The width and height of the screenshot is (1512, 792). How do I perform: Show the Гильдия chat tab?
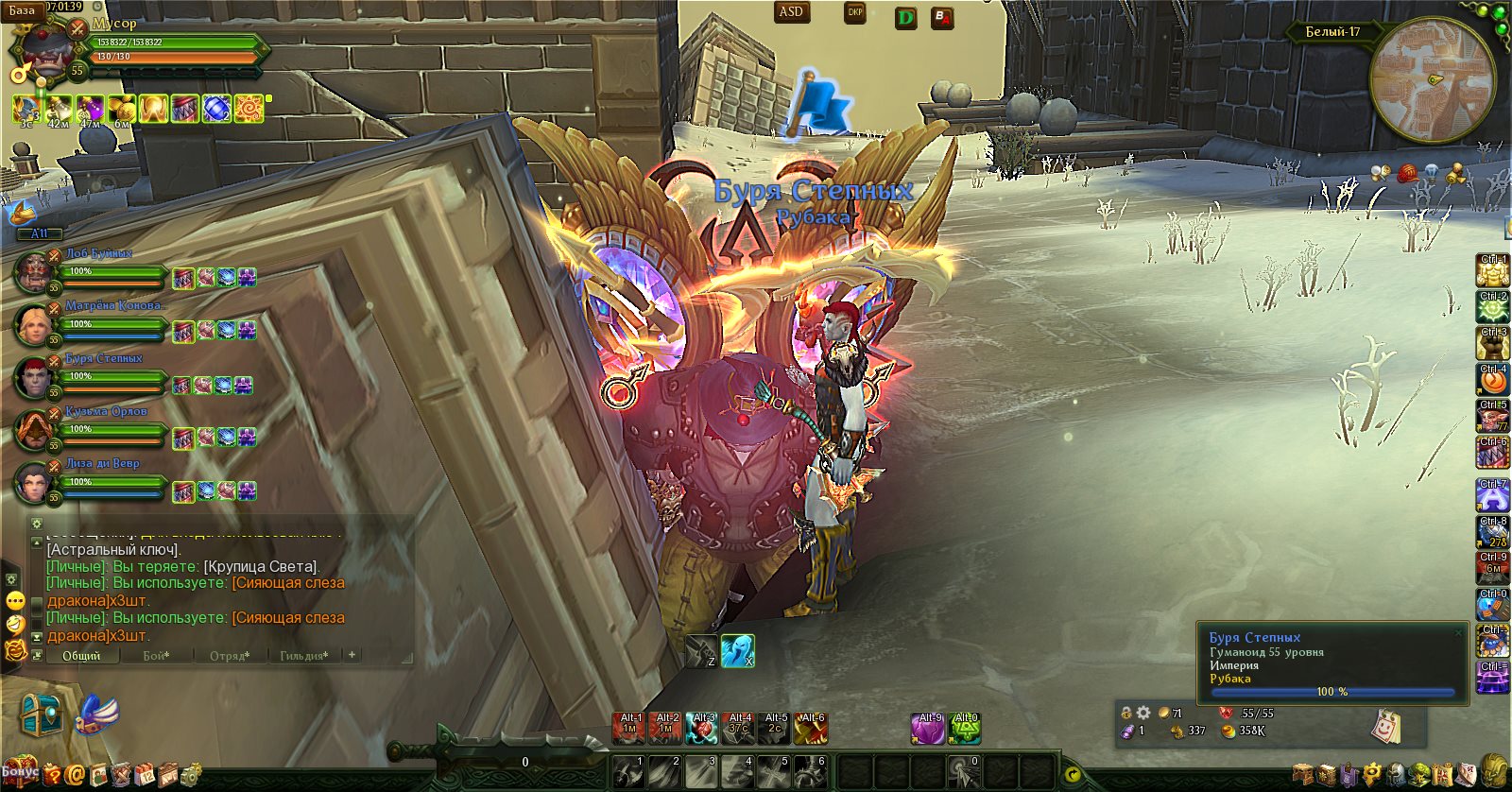coord(304,655)
